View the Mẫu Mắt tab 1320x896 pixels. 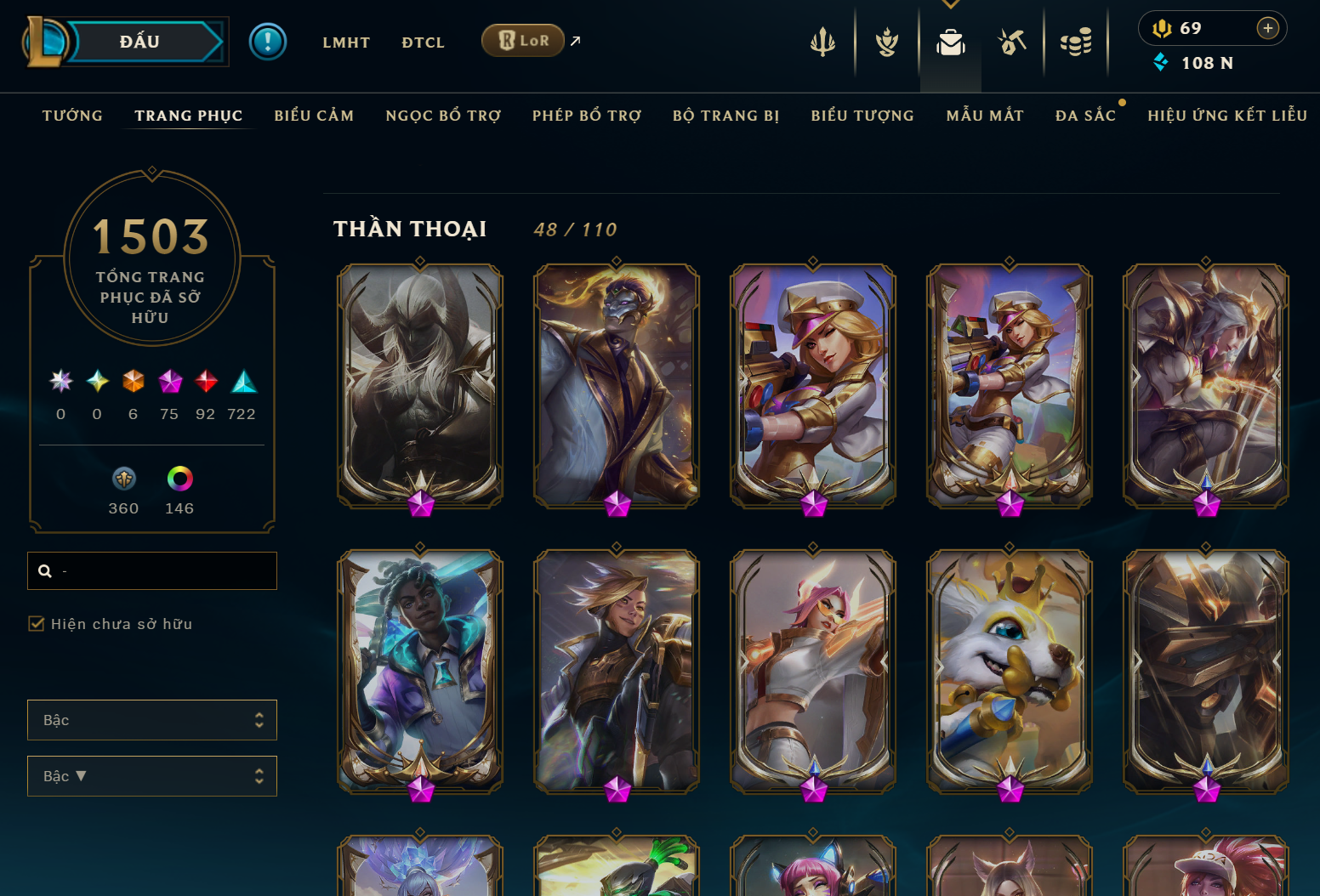click(985, 116)
